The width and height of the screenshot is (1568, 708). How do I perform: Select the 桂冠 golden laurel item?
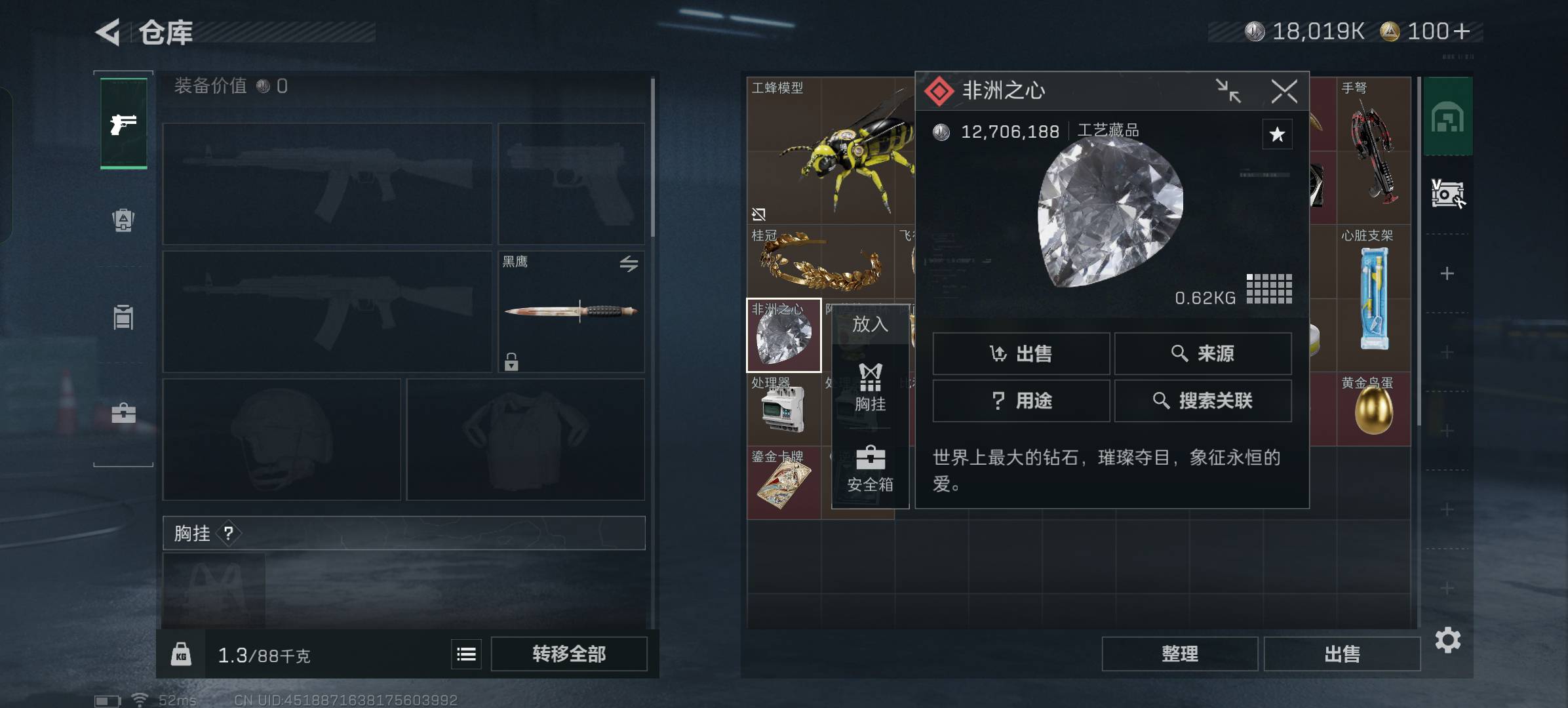[820, 262]
